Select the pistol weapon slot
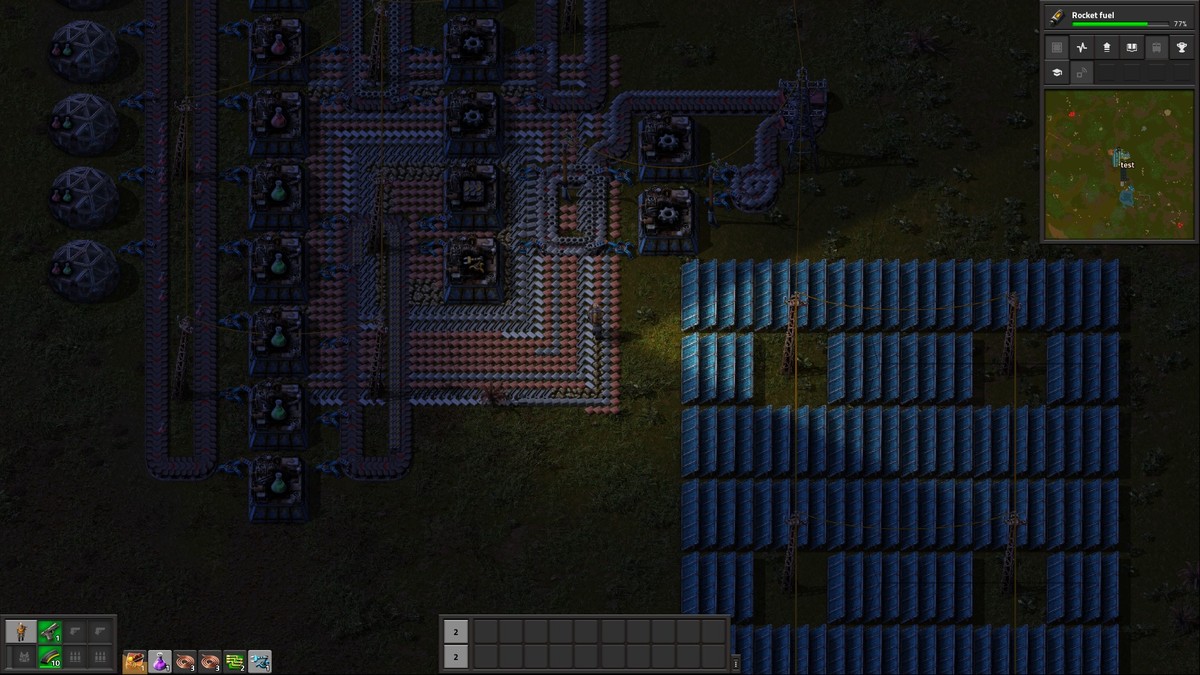1200x675 pixels. click(50, 631)
